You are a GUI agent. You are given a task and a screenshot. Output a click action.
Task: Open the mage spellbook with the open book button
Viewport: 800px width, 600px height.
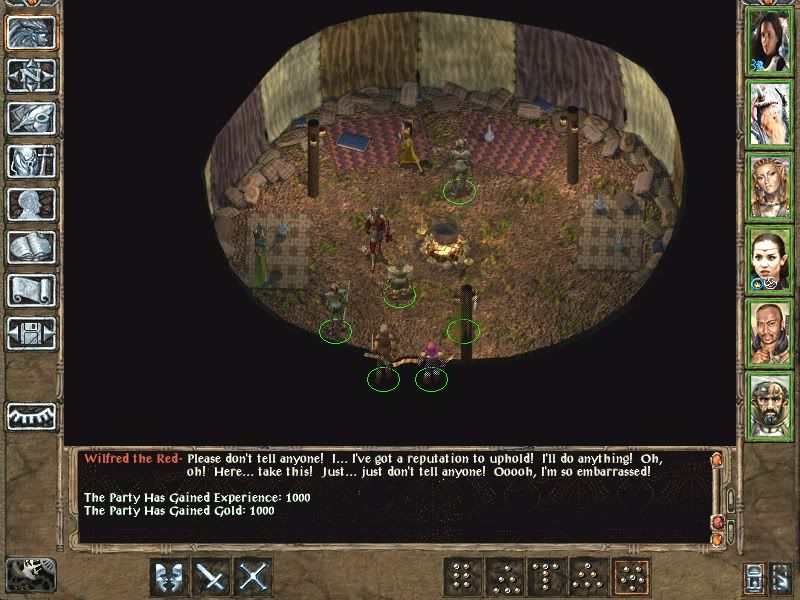point(31,247)
